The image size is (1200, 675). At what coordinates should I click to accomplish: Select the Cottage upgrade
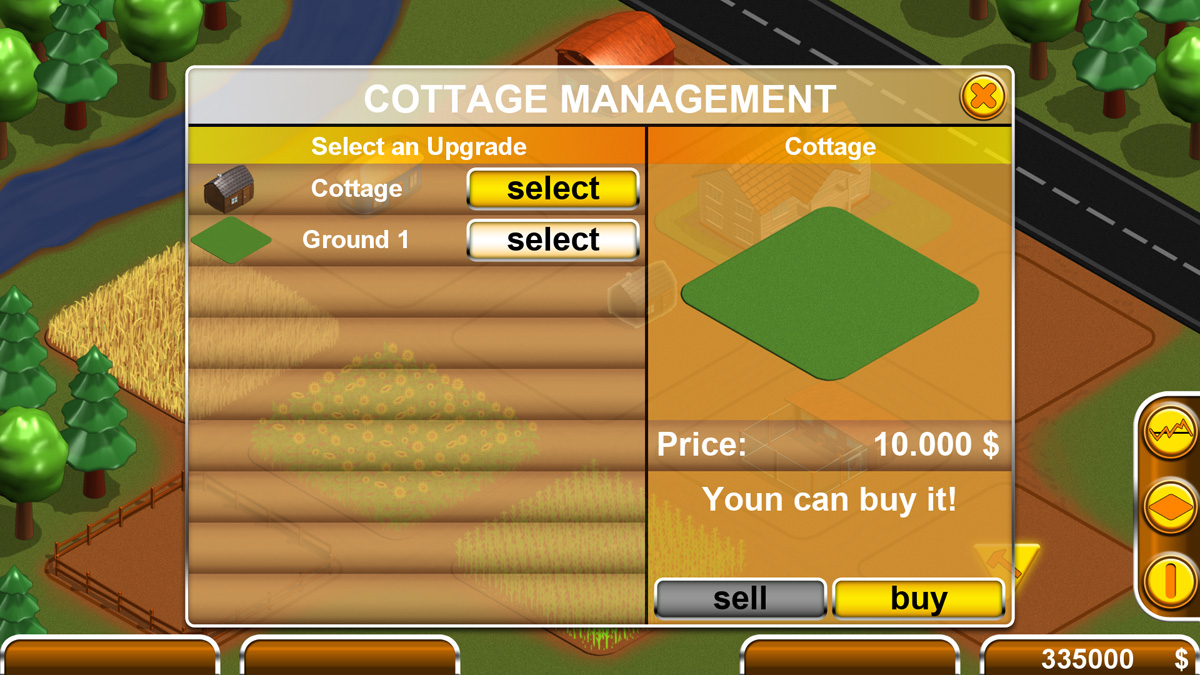(552, 189)
